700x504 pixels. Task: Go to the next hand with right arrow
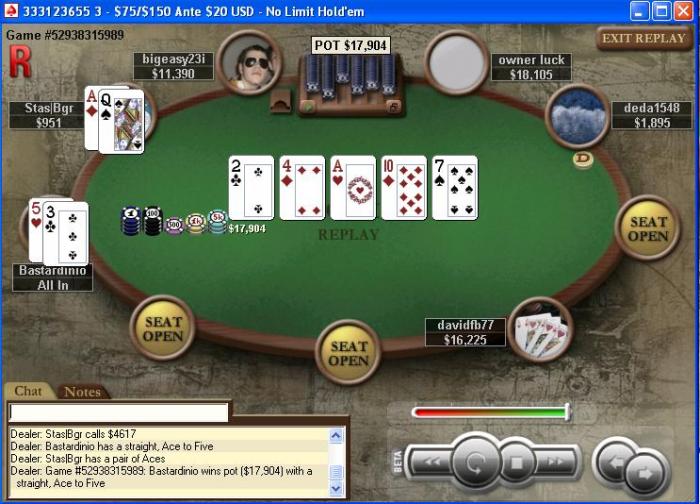point(645,472)
